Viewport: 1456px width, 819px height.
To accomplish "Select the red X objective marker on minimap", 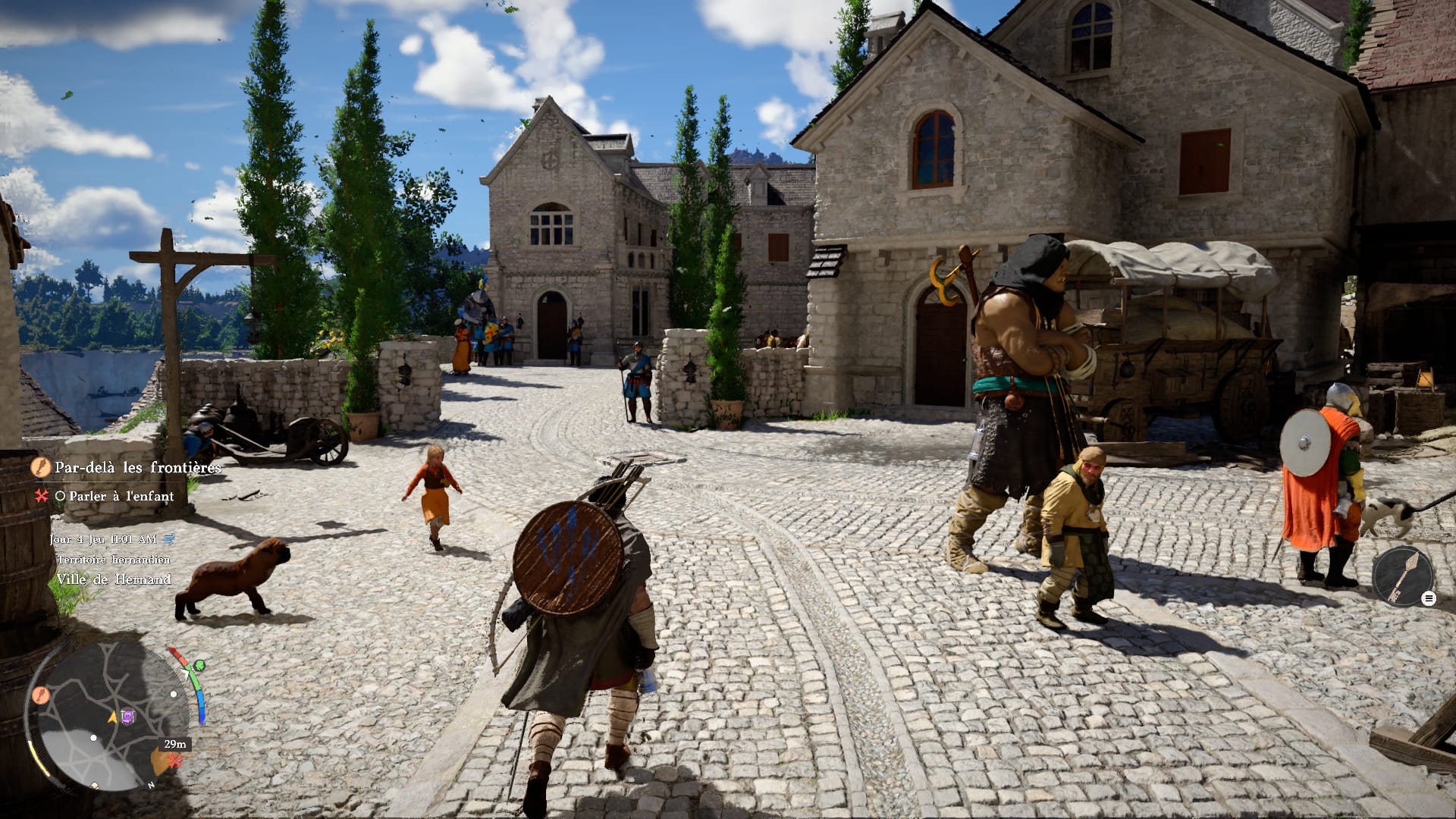I will pyautogui.click(x=176, y=759).
